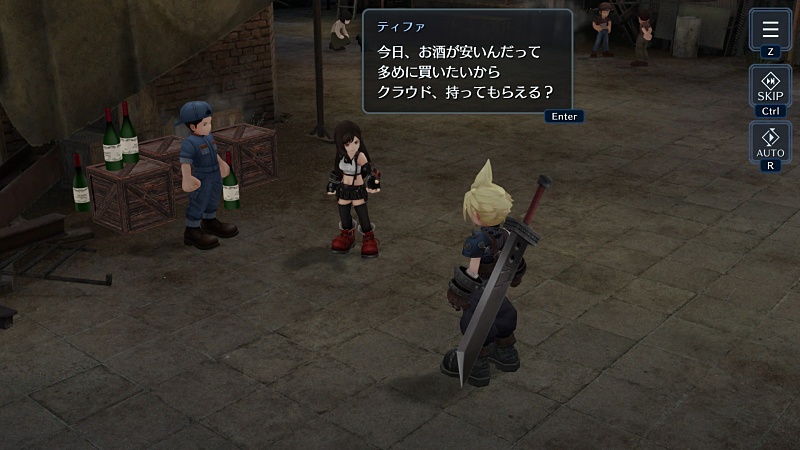
Task: Open the hamburger menu button
Action: click(769, 29)
